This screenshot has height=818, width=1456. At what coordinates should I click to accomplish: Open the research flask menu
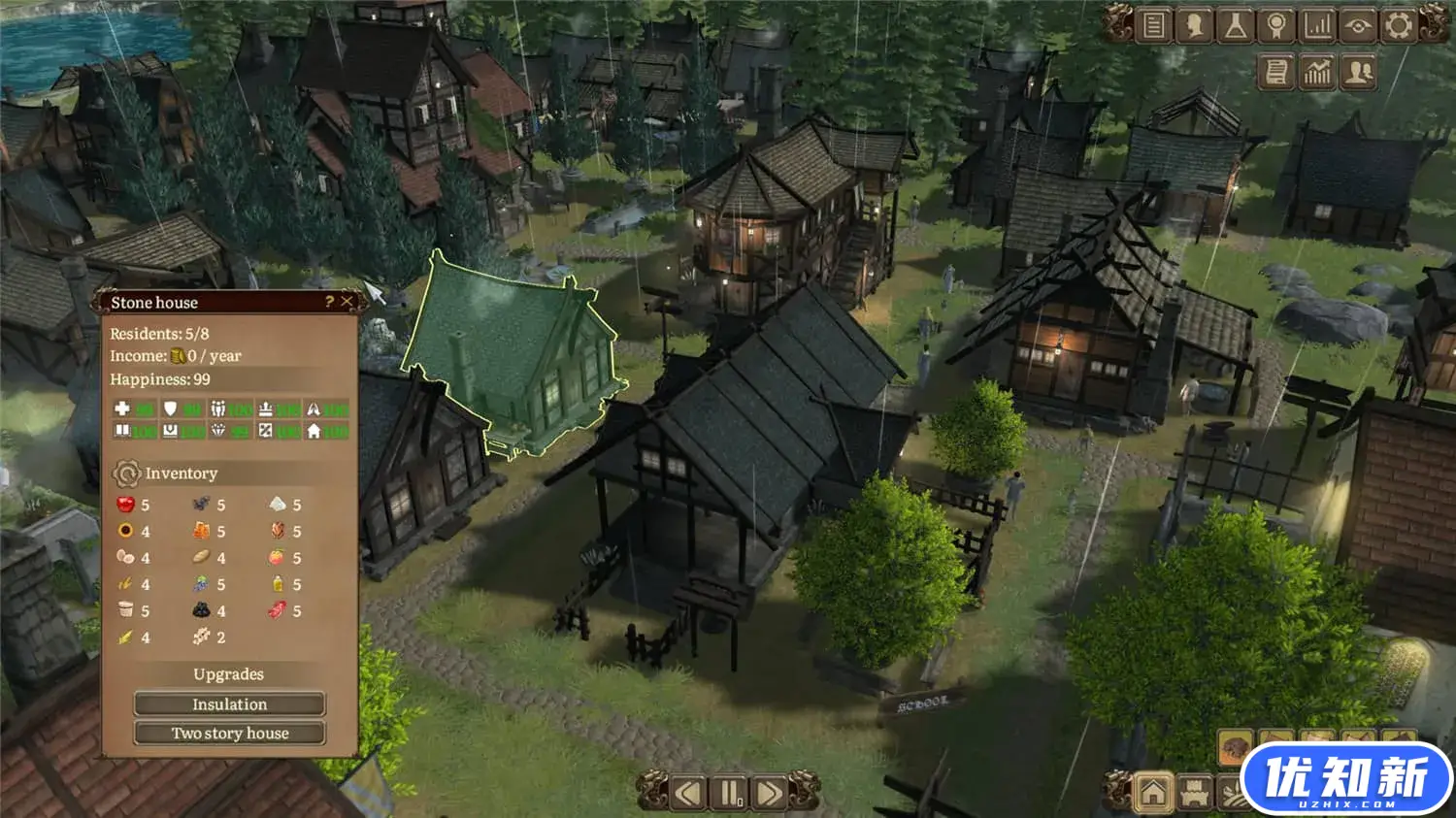(x=1236, y=25)
